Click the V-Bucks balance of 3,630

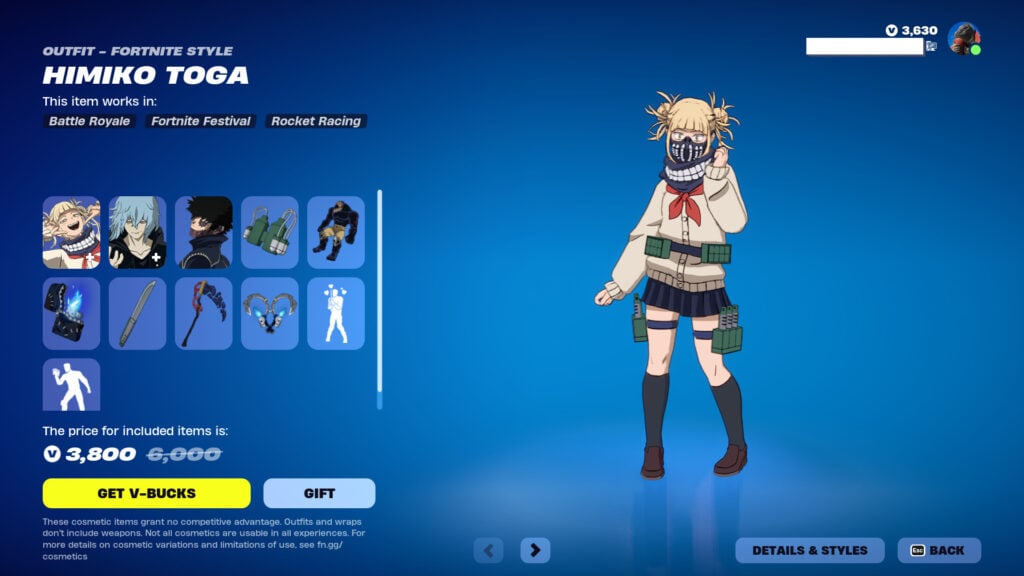click(x=912, y=31)
